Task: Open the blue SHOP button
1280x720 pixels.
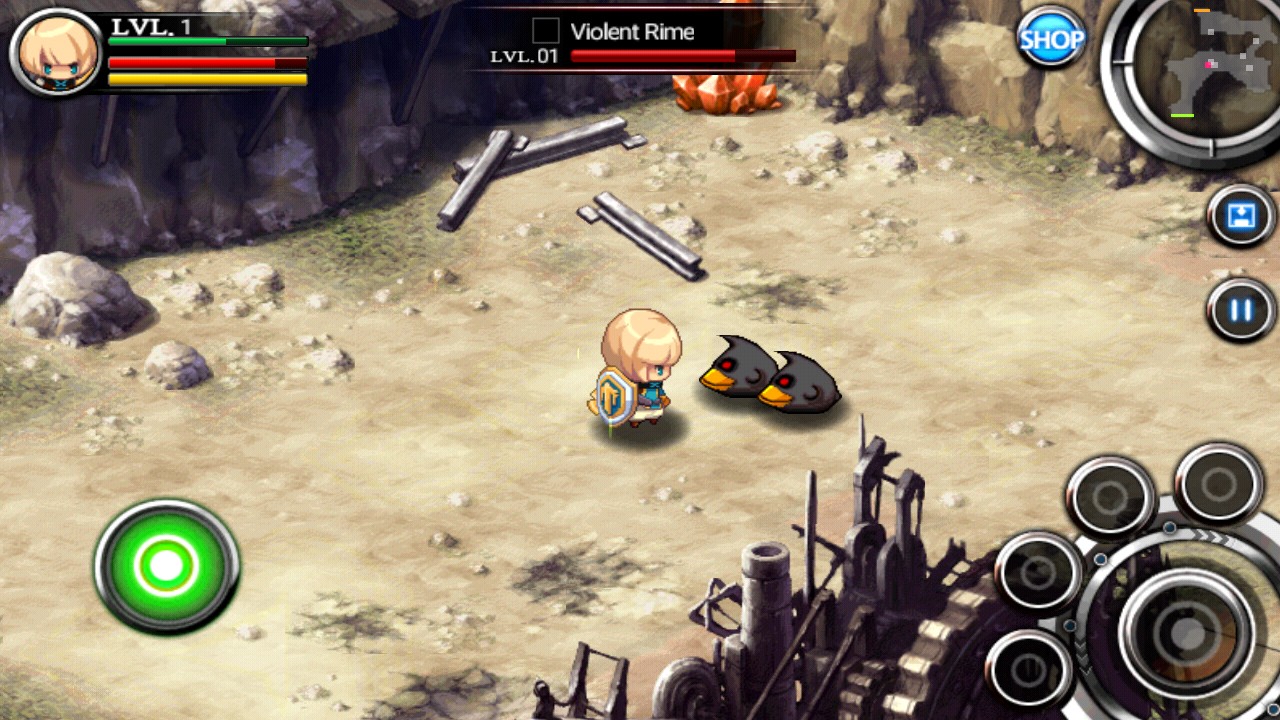Action: click(1051, 39)
